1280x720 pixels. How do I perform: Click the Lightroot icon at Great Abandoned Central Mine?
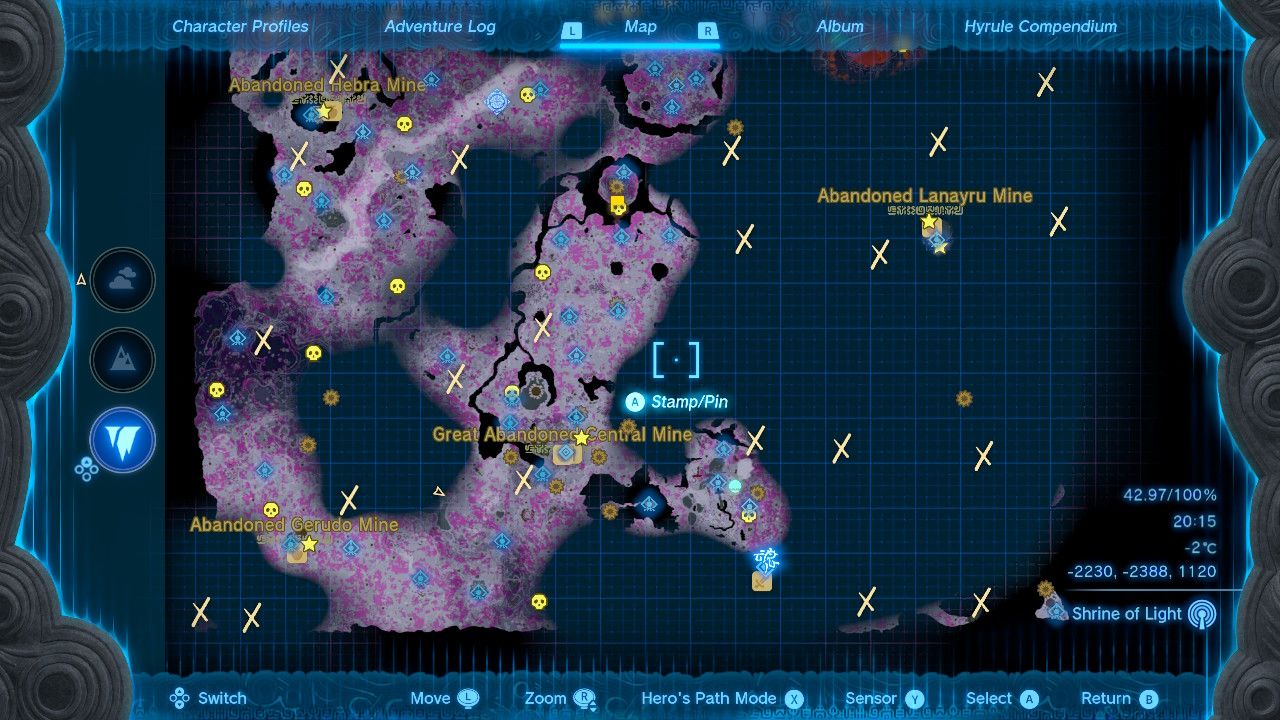point(564,452)
